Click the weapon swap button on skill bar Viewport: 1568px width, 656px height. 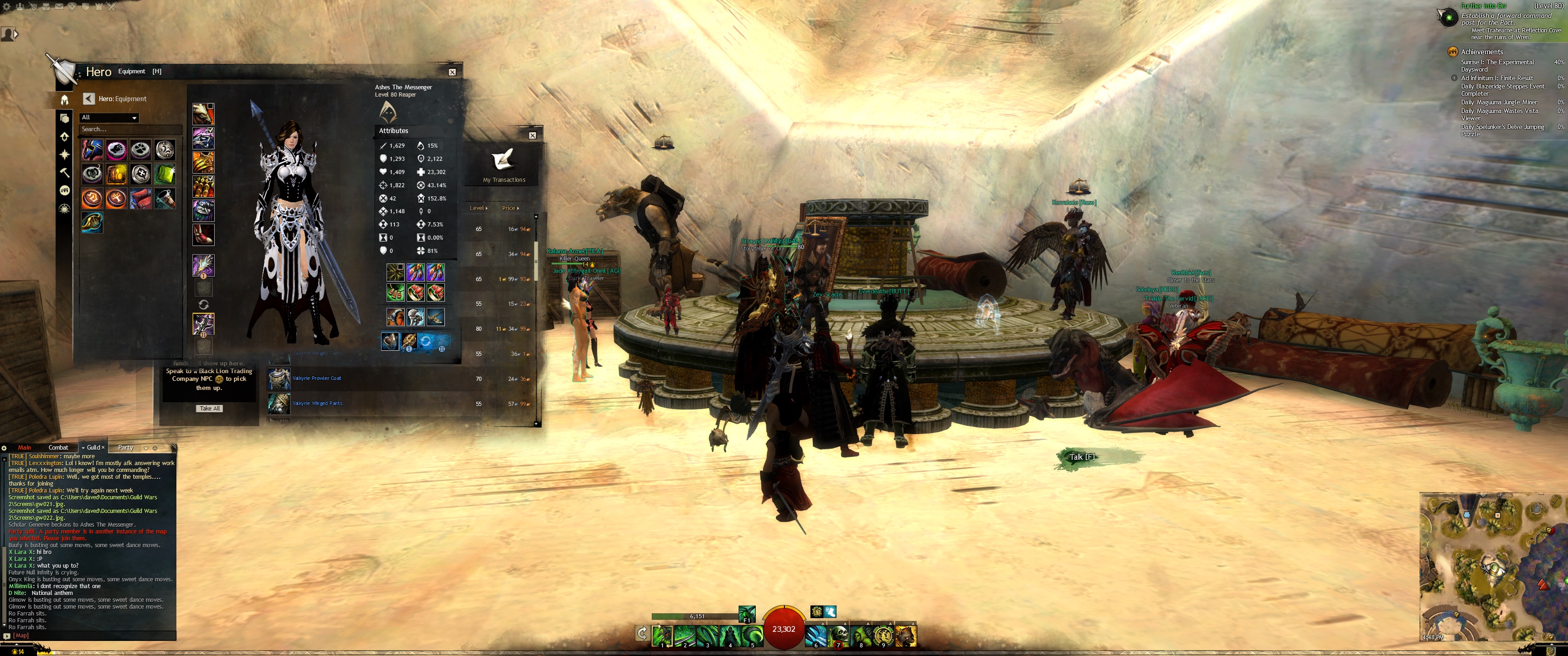click(x=642, y=634)
